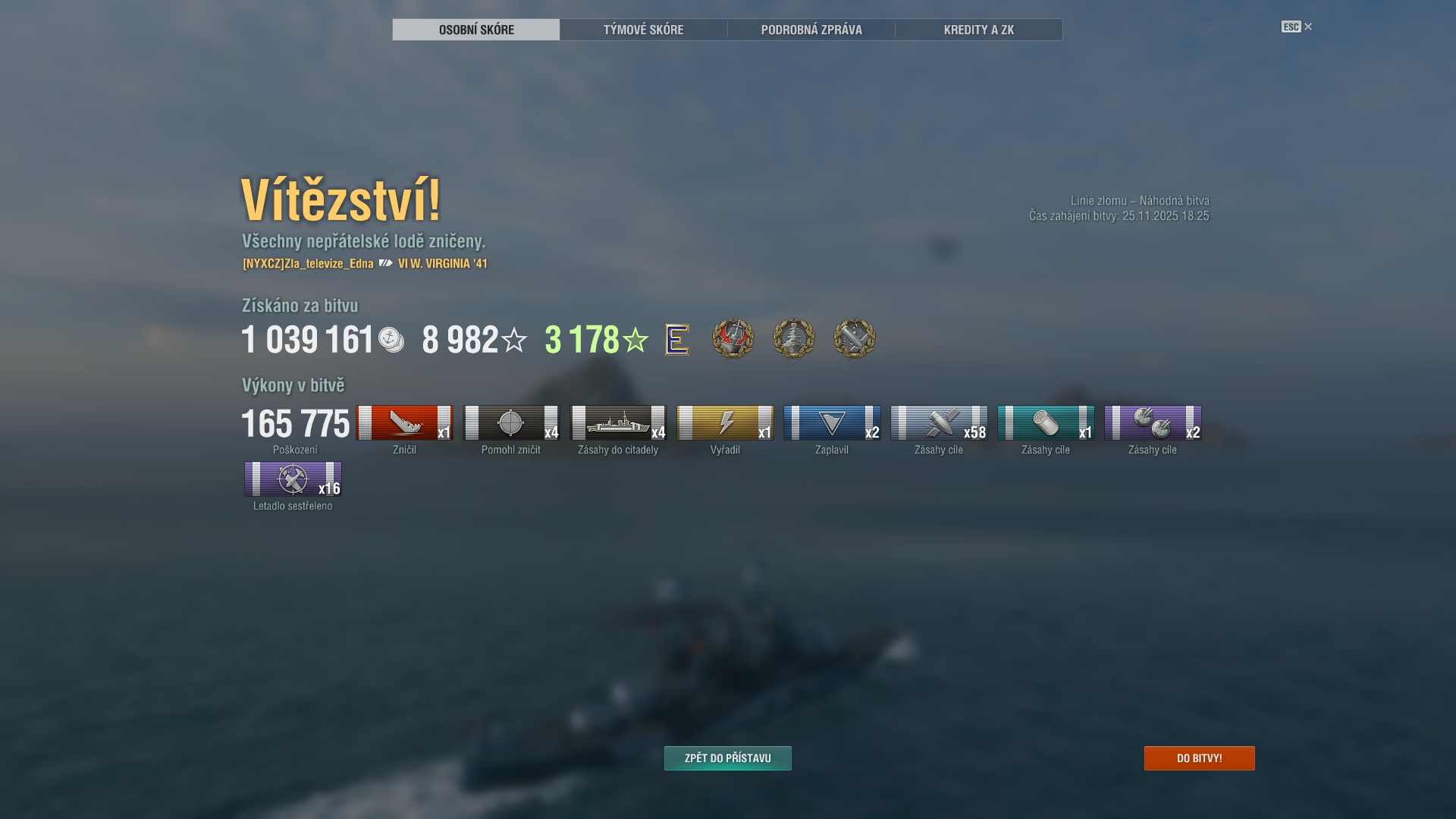The image size is (1456, 819).
Task: Click the player name Zla_televize_Edna
Action: (308, 264)
